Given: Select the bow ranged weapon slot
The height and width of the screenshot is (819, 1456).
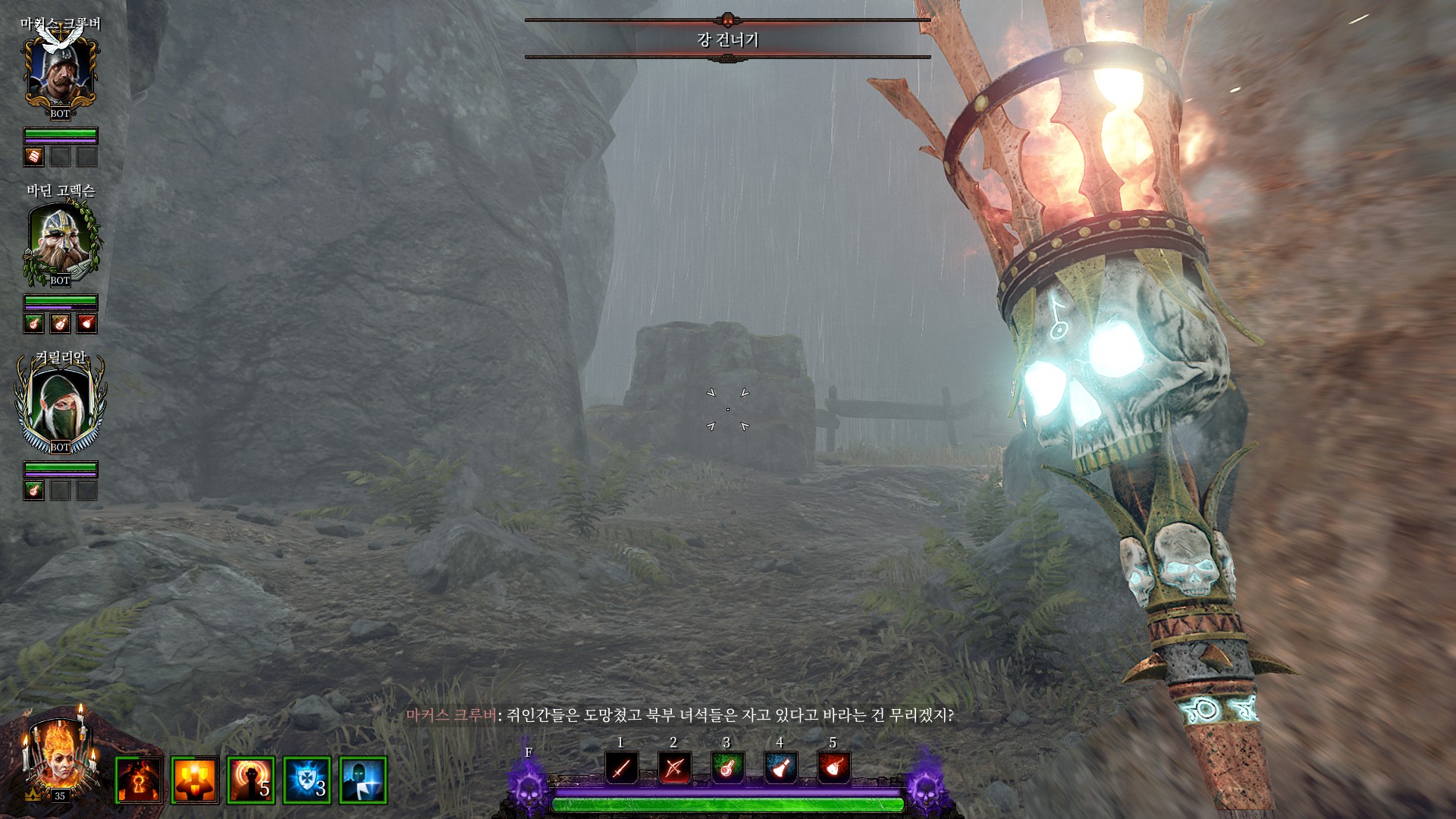Looking at the screenshot, I should pyautogui.click(x=674, y=769).
